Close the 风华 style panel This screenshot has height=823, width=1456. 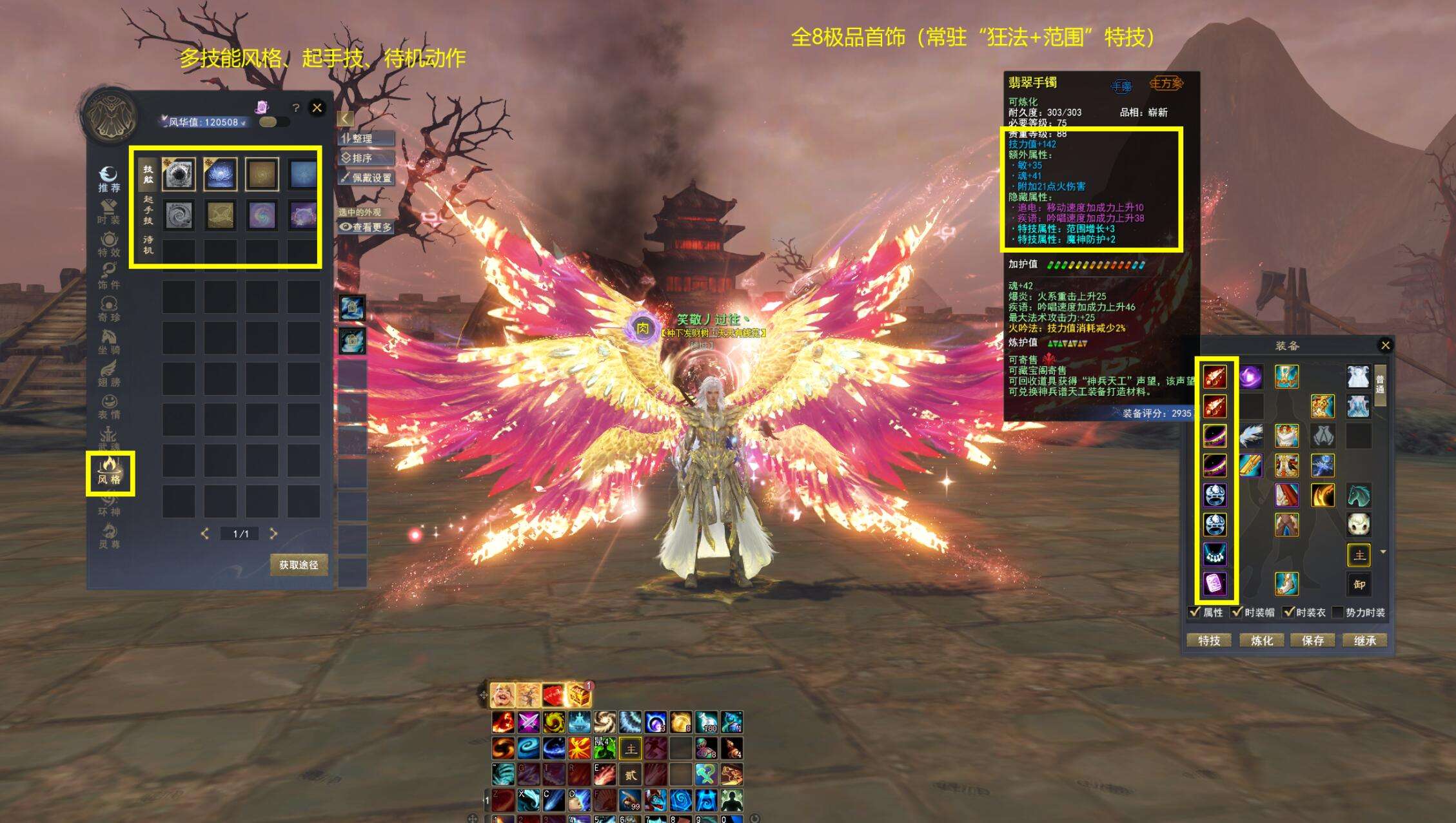[x=317, y=108]
